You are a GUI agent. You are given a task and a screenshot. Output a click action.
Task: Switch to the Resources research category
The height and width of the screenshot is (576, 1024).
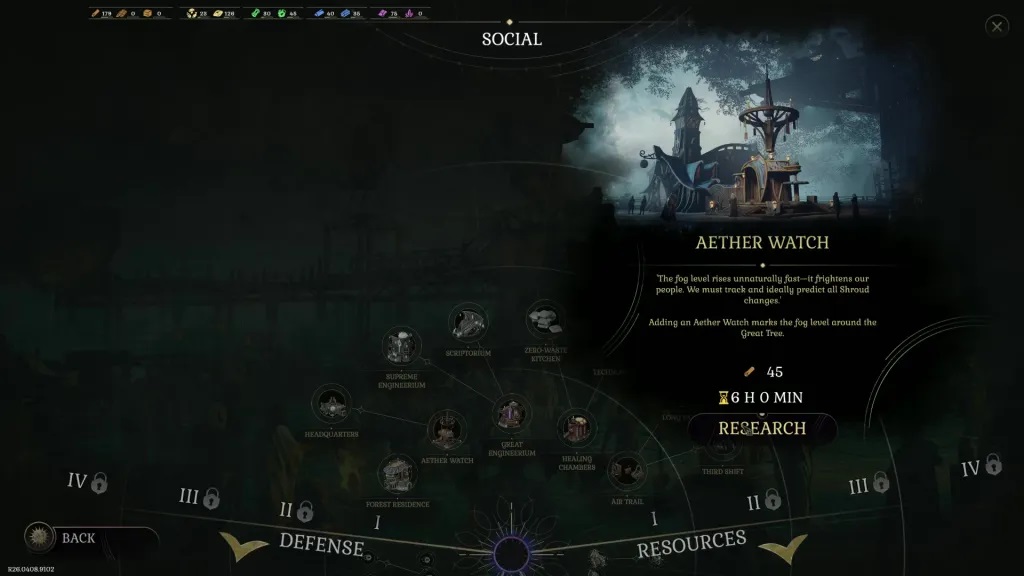[692, 544]
